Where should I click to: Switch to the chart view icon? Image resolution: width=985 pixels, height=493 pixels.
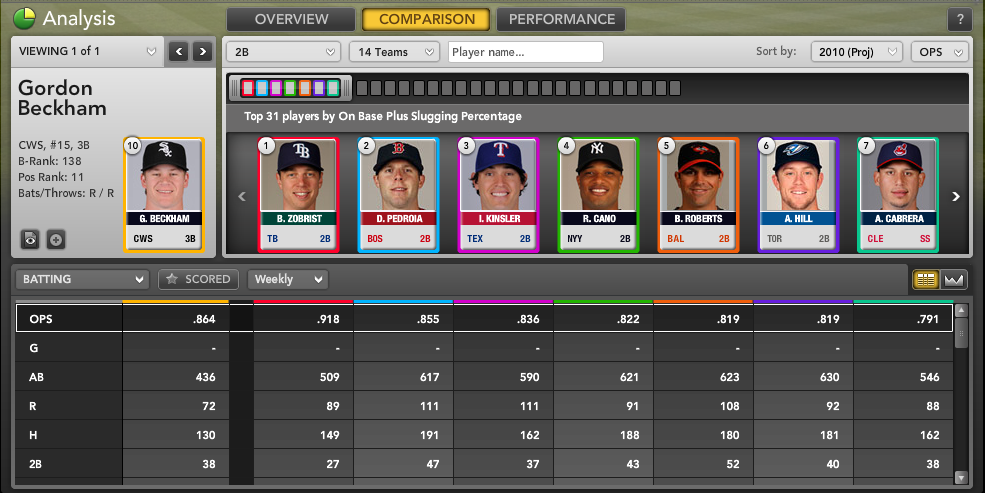pyautogui.click(x=953, y=280)
